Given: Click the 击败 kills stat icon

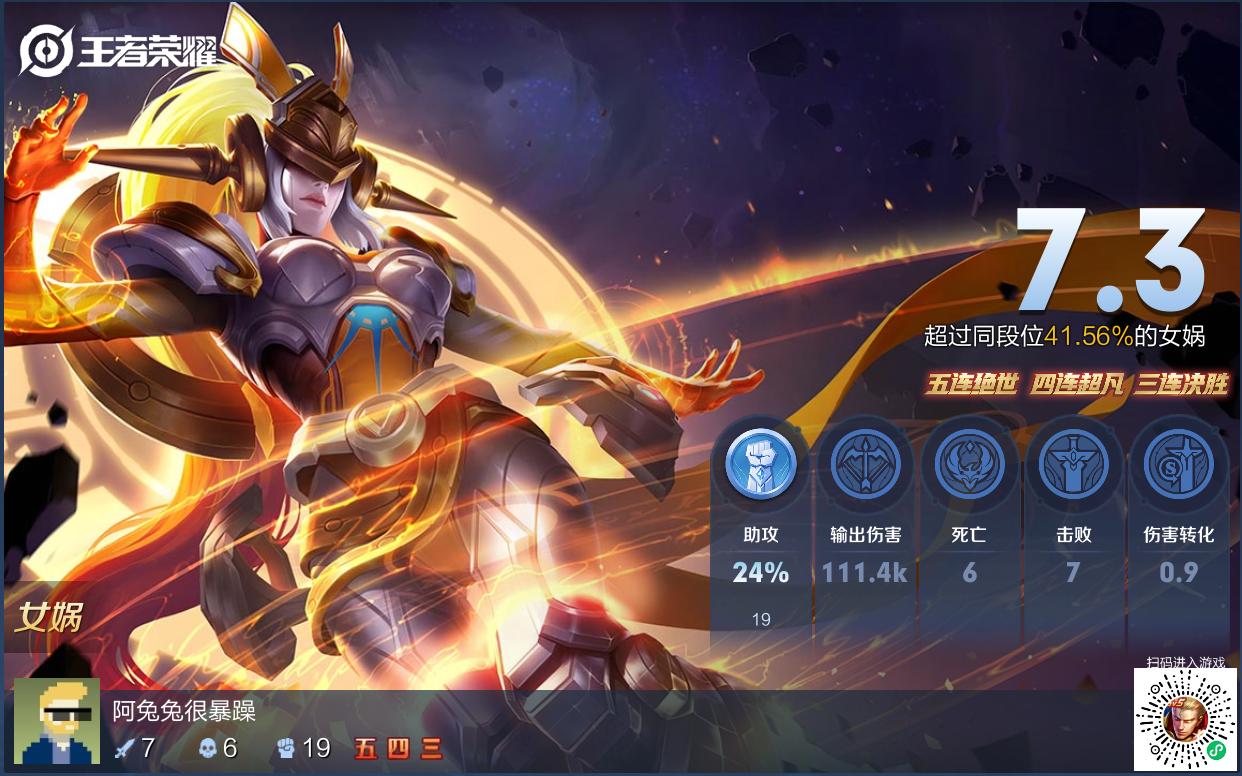Looking at the screenshot, I should [x=1073, y=464].
